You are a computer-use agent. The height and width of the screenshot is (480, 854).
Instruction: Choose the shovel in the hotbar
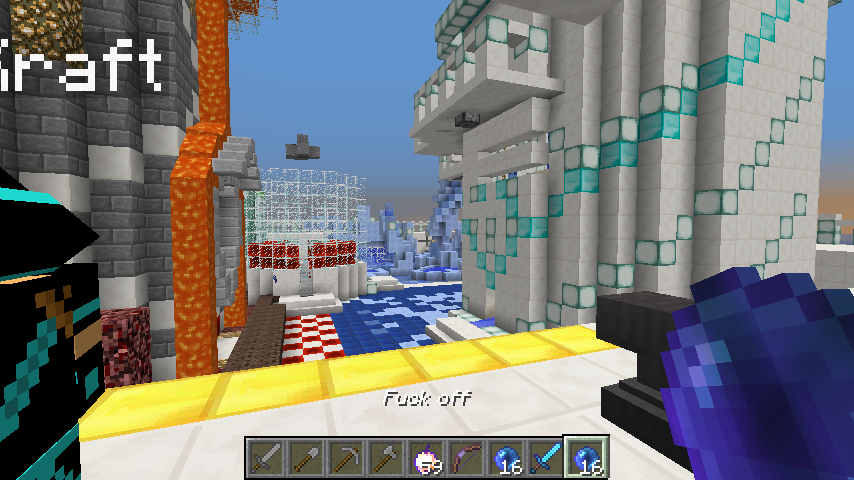point(306,458)
